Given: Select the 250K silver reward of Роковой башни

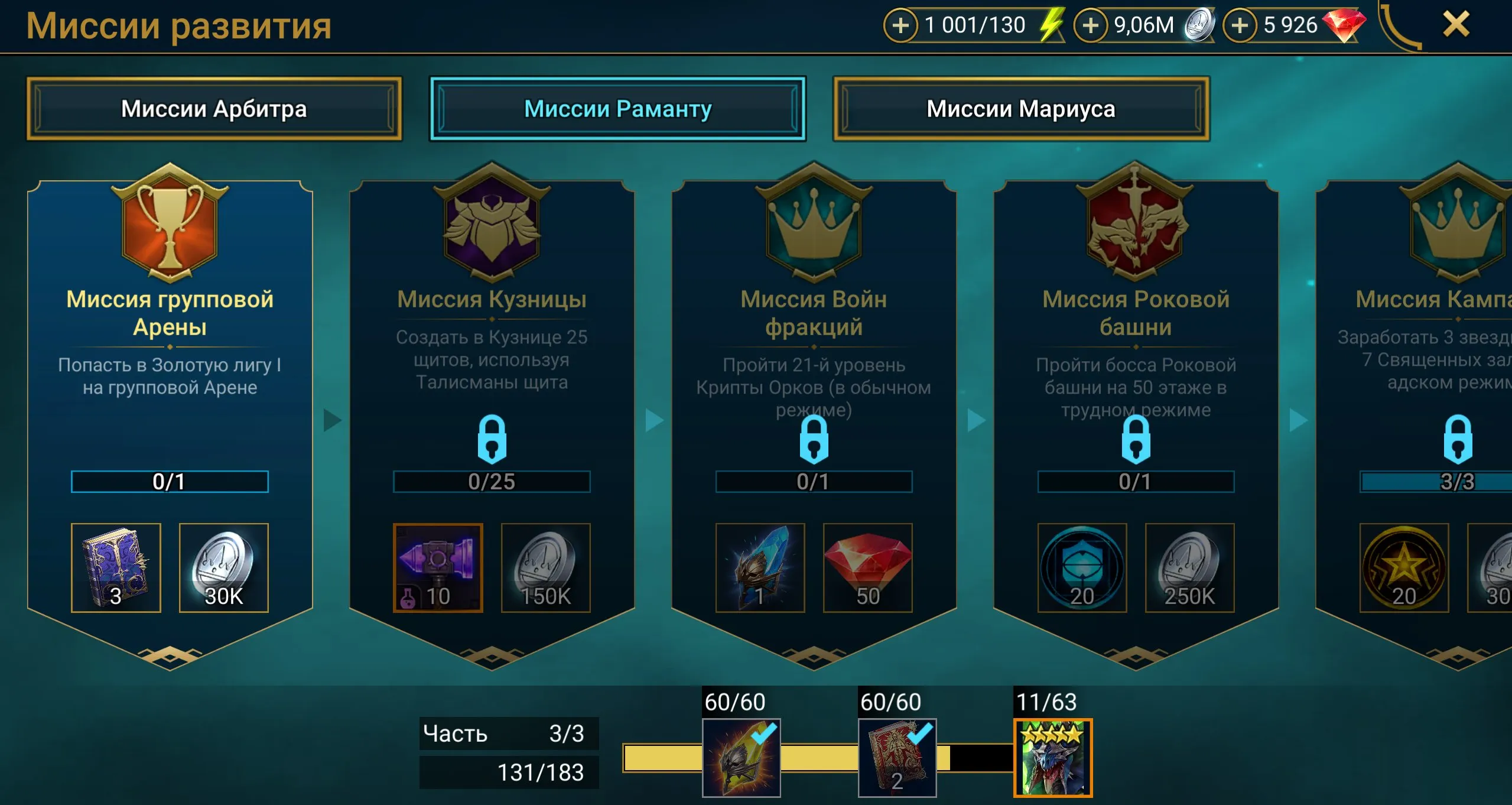Looking at the screenshot, I should coord(1189,567).
